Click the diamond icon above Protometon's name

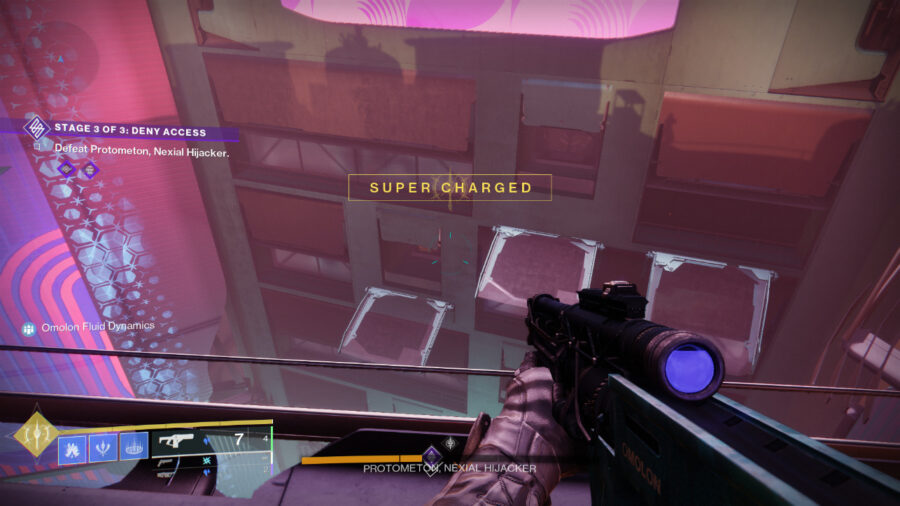pos(432,455)
